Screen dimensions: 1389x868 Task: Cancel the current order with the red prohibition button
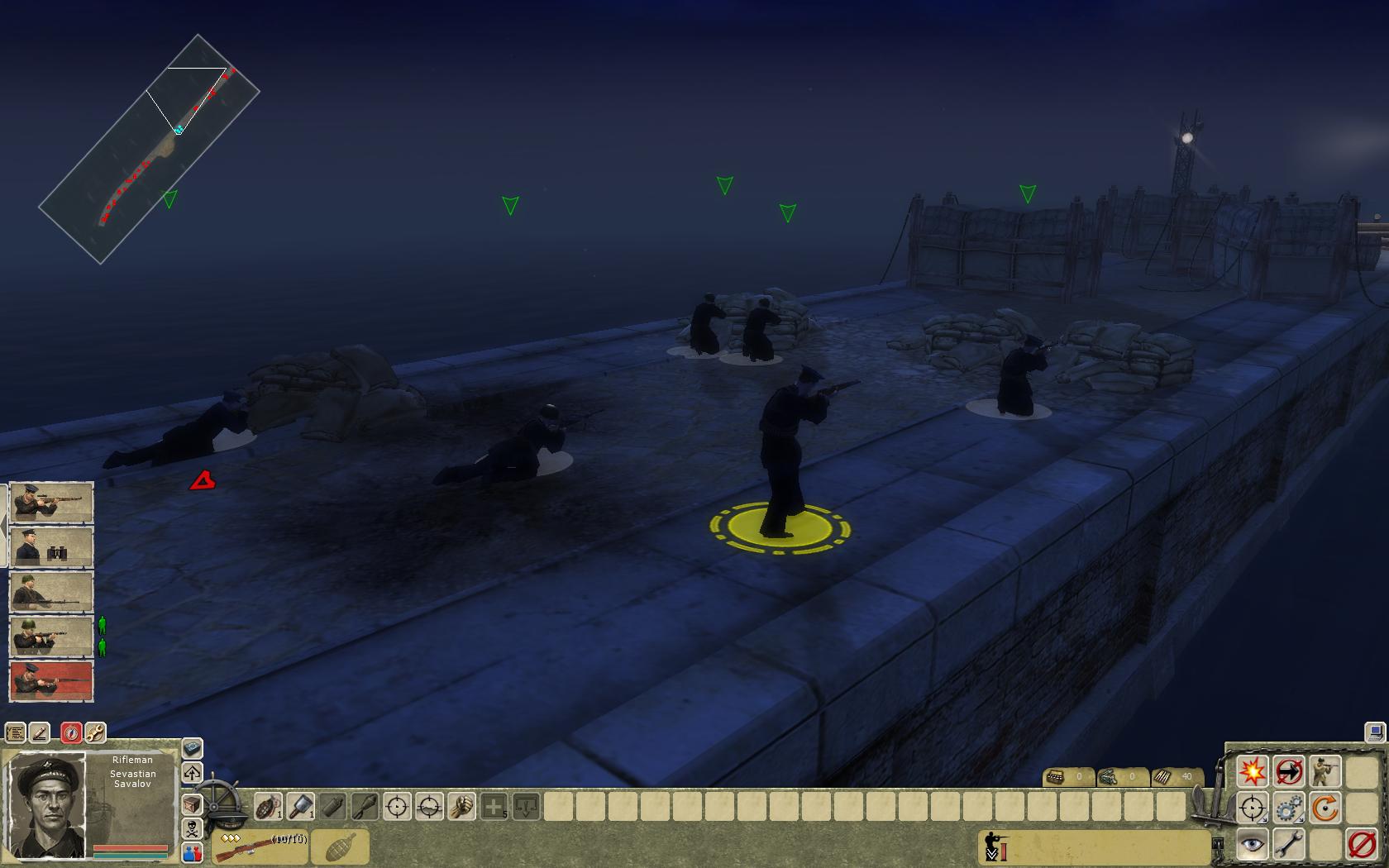1361,845
